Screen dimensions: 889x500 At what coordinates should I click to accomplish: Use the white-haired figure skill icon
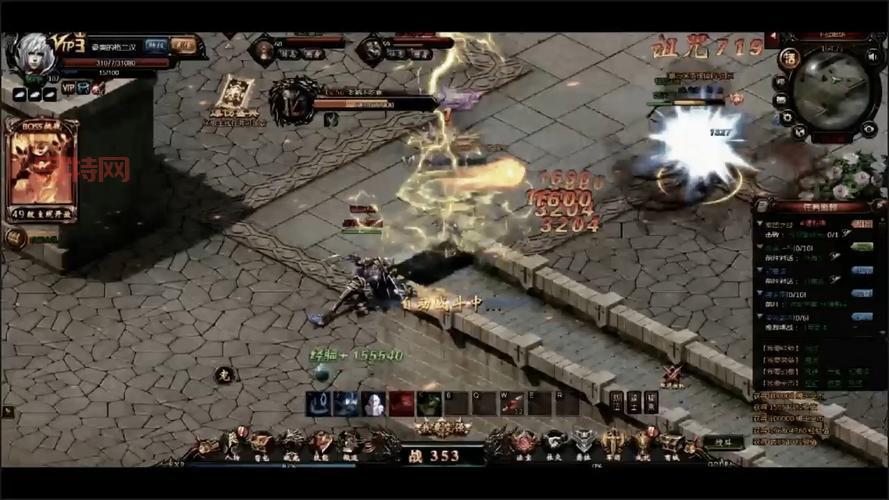(373, 403)
